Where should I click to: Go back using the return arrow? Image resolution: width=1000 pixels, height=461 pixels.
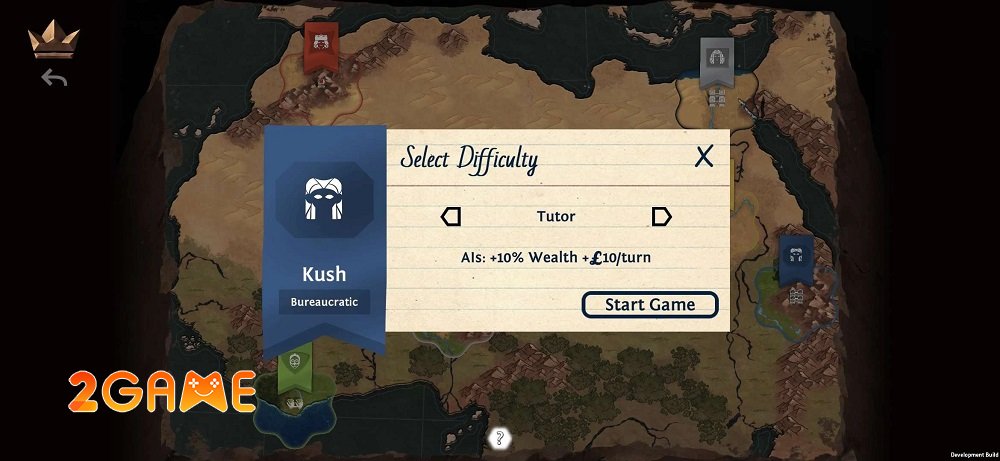coord(54,78)
